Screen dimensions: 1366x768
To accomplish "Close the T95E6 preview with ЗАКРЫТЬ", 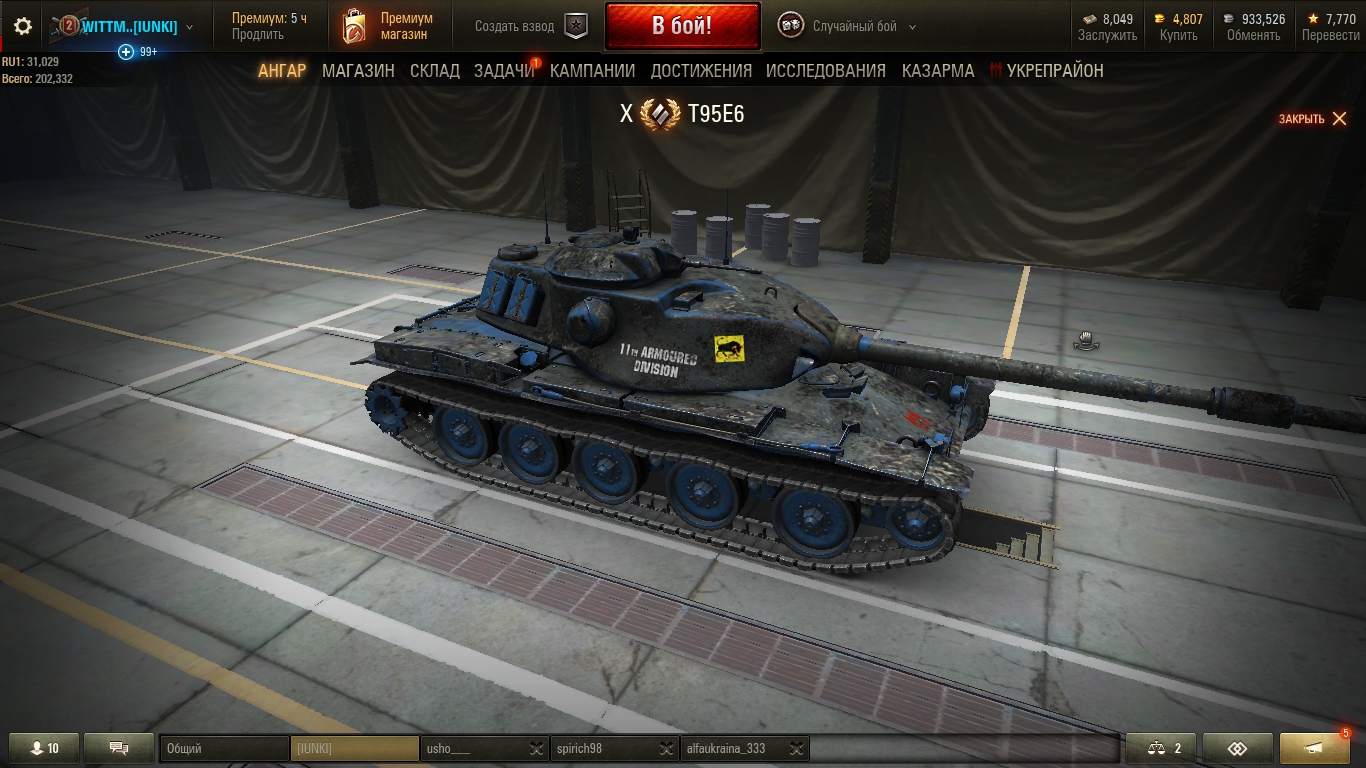I will [1313, 119].
